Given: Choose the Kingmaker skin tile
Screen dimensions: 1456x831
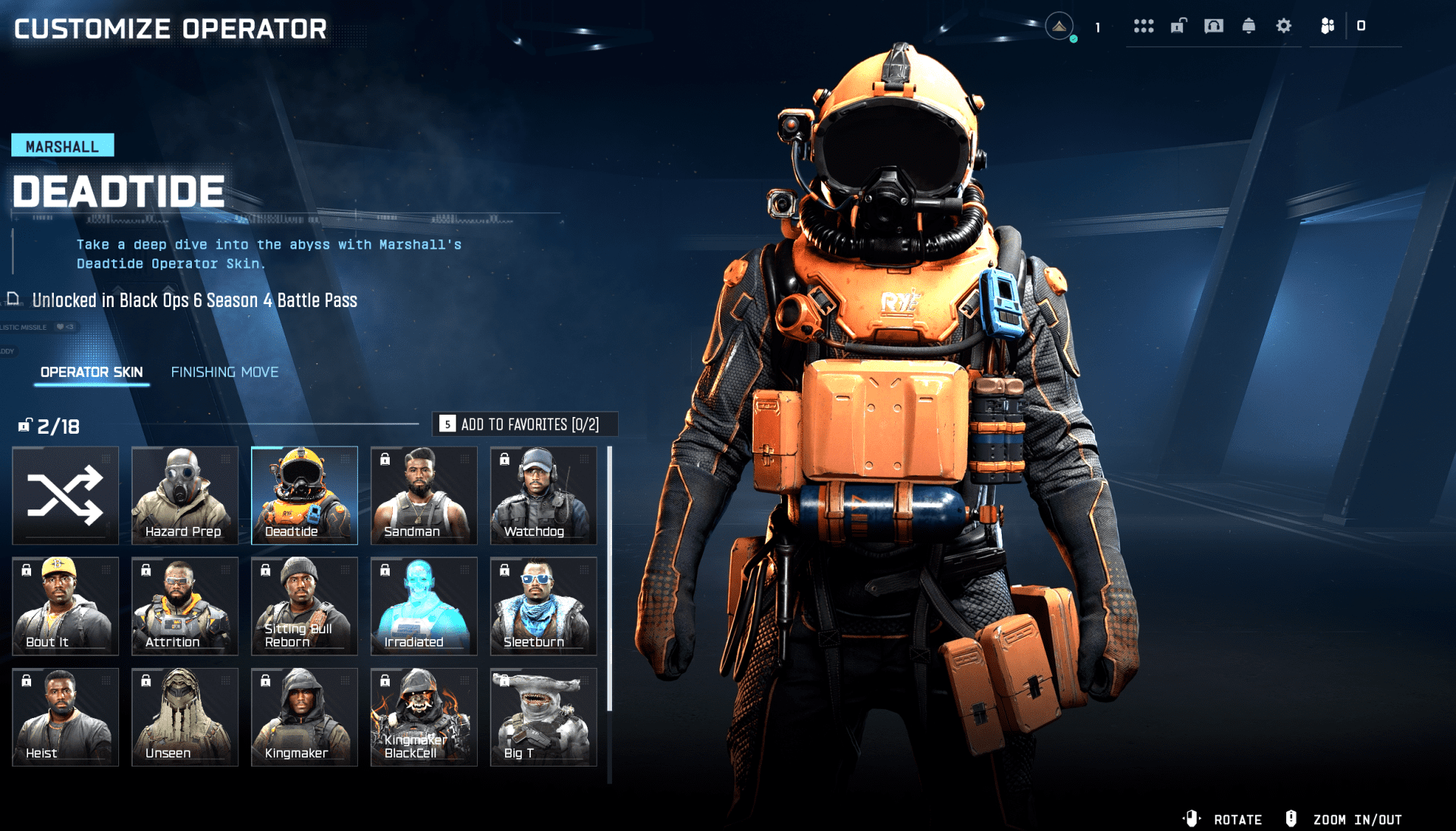Looking at the screenshot, I should click(x=304, y=717).
